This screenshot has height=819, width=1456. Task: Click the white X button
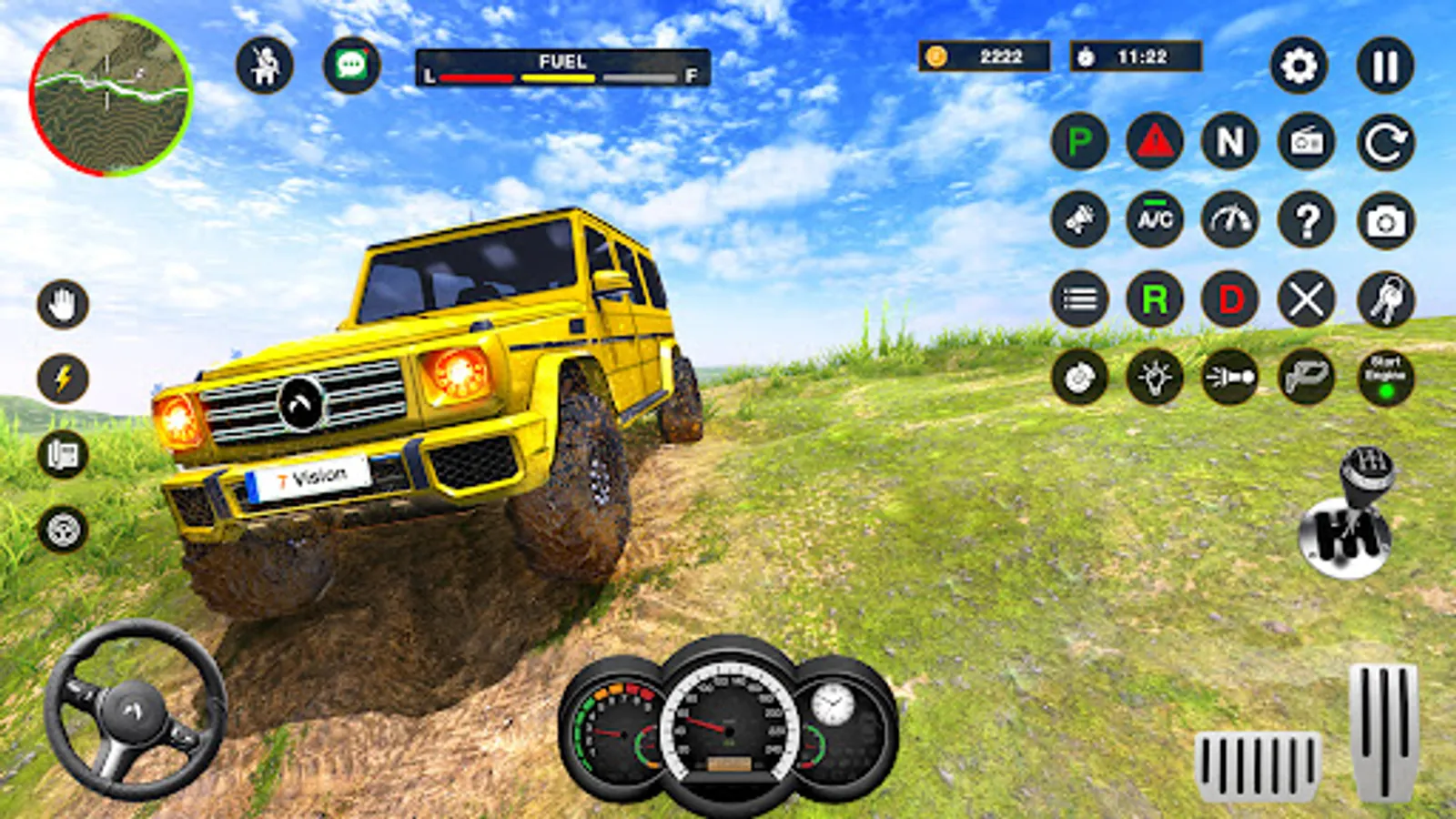point(1307,298)
